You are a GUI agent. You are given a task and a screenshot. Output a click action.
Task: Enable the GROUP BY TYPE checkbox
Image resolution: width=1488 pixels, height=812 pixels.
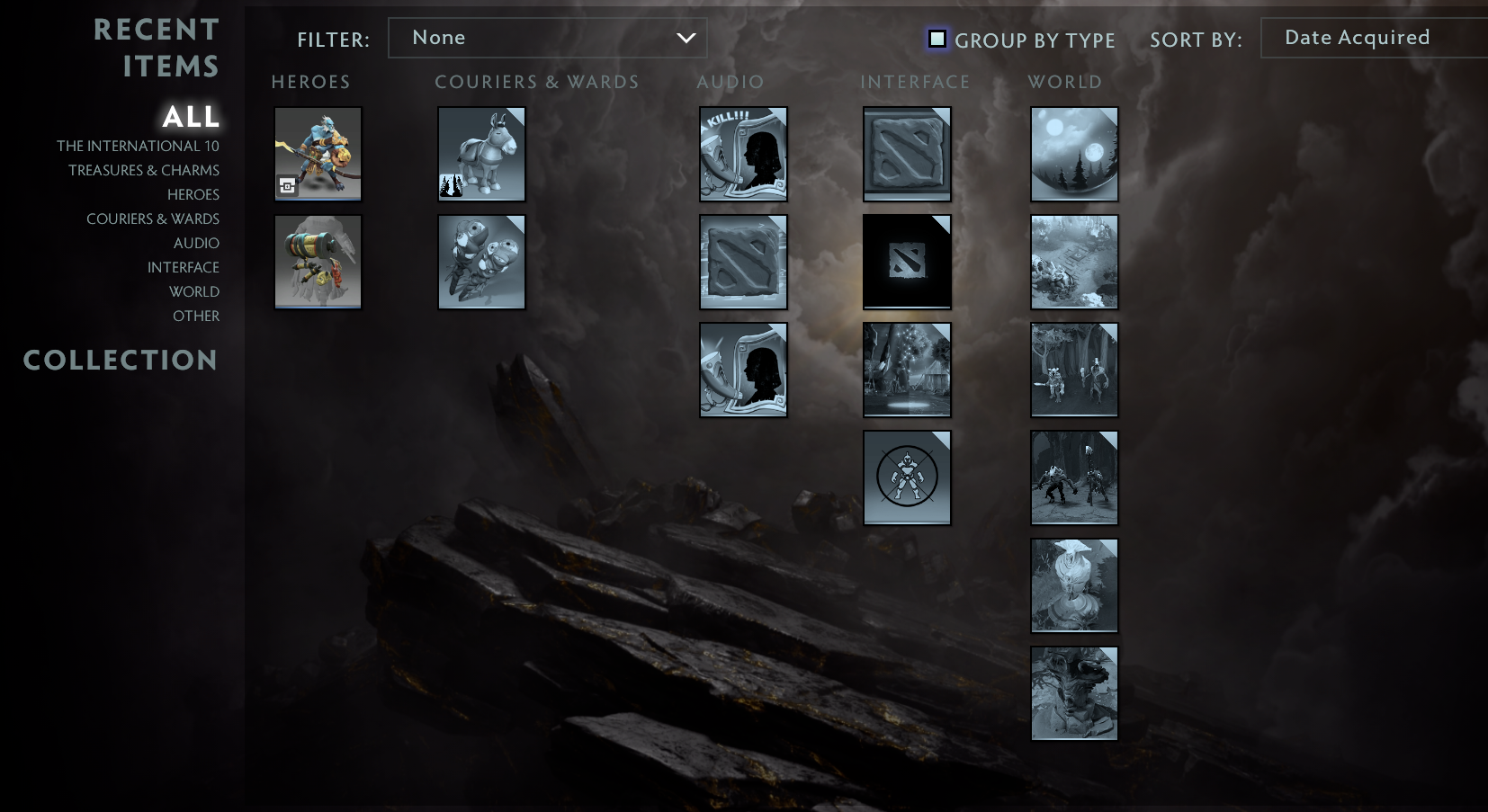pyautogui.click(x=937, y=40)
